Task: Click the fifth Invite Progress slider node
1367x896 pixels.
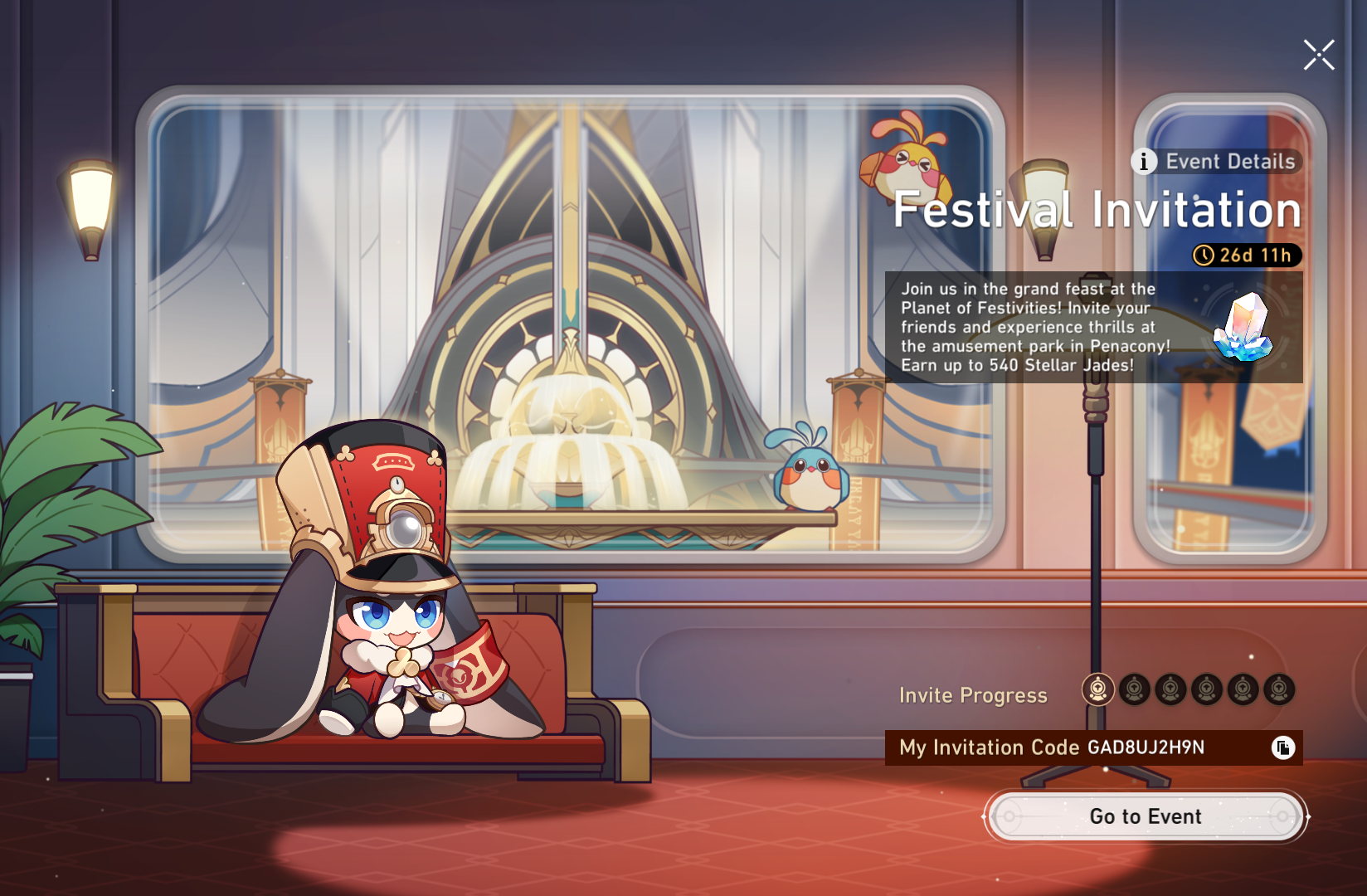Action: click(x=1241, y=689)
